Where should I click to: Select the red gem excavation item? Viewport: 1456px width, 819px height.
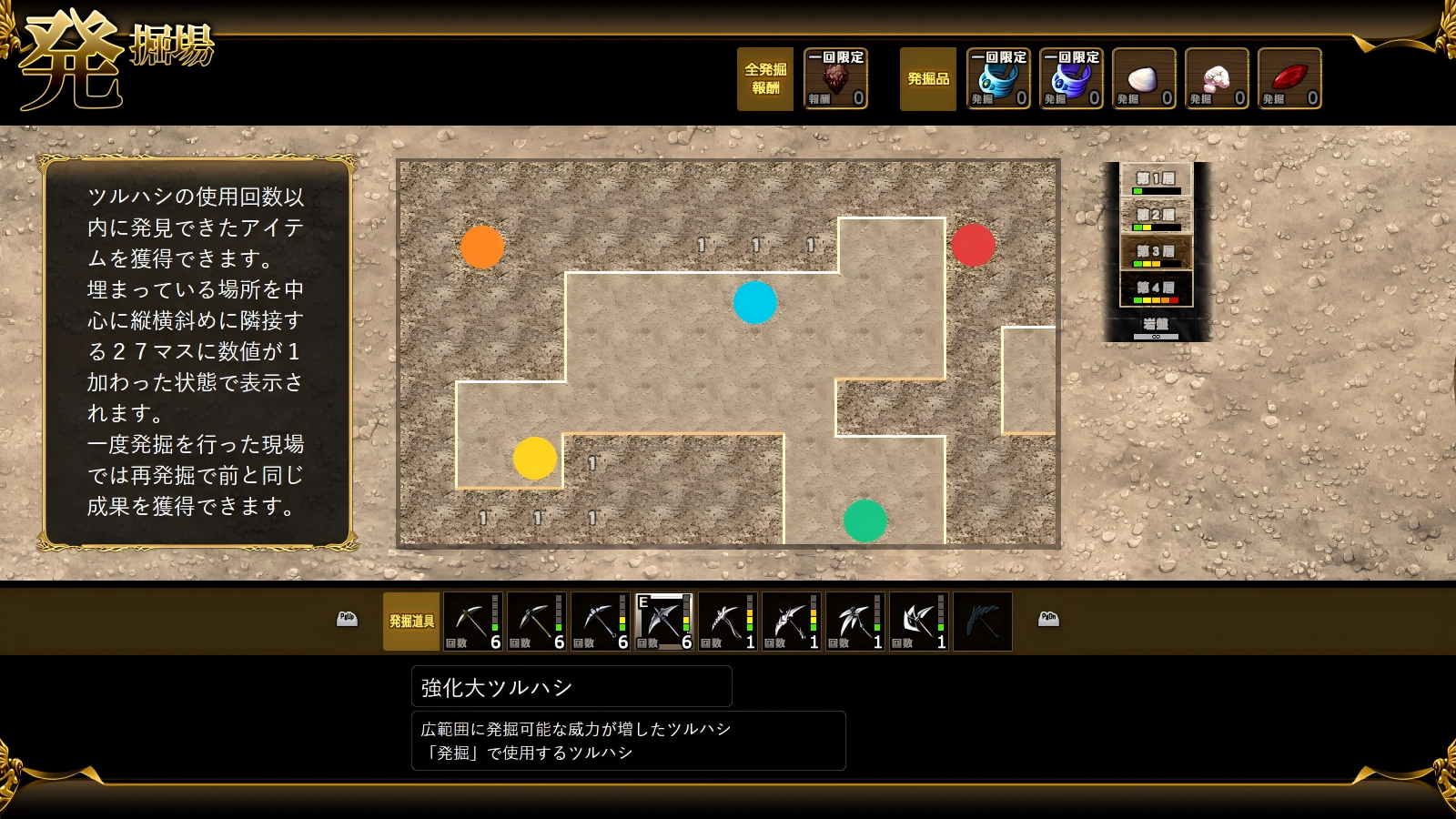[x=1289, y=79]
